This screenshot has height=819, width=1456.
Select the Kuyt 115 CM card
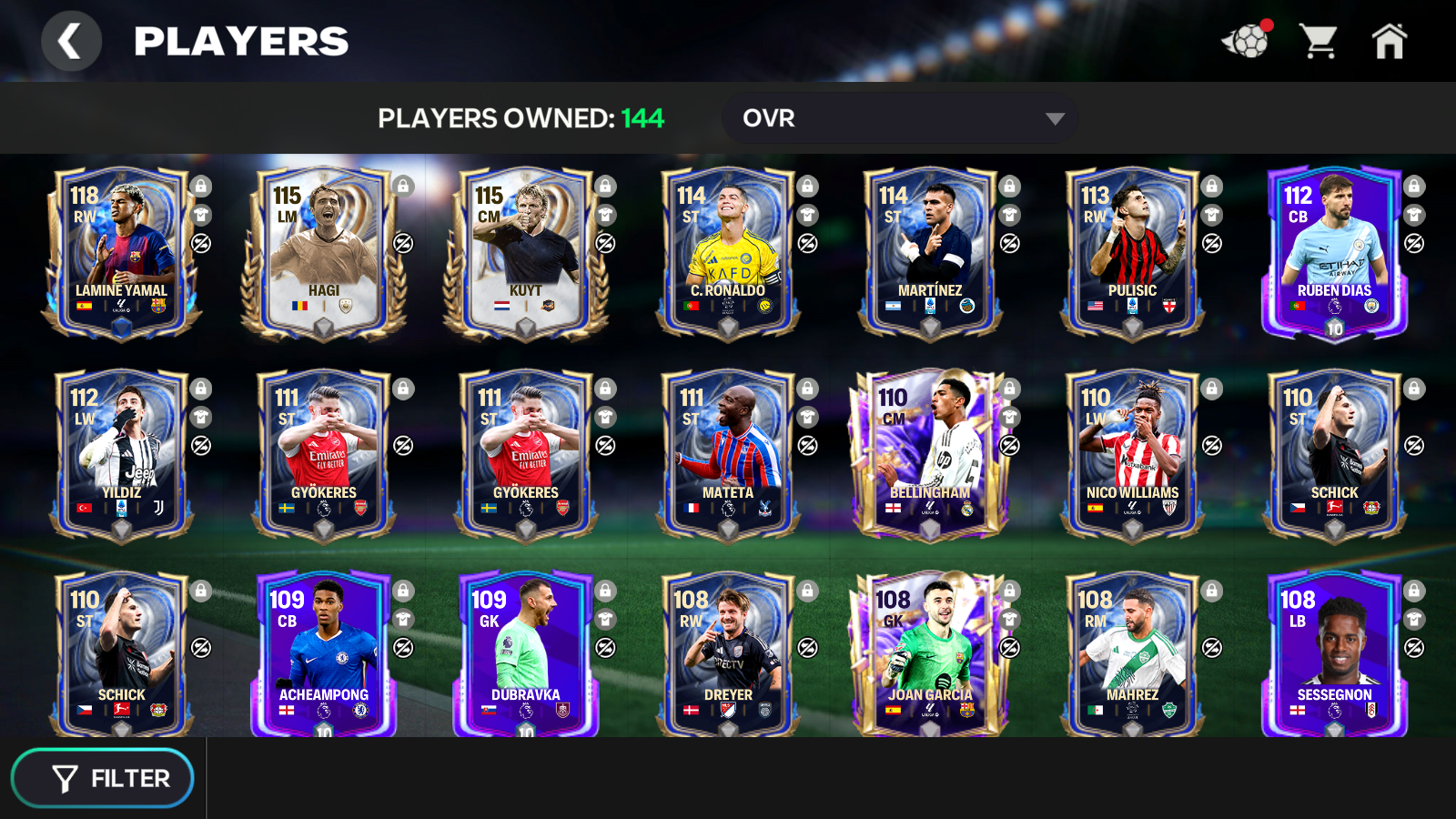[525, 252]
